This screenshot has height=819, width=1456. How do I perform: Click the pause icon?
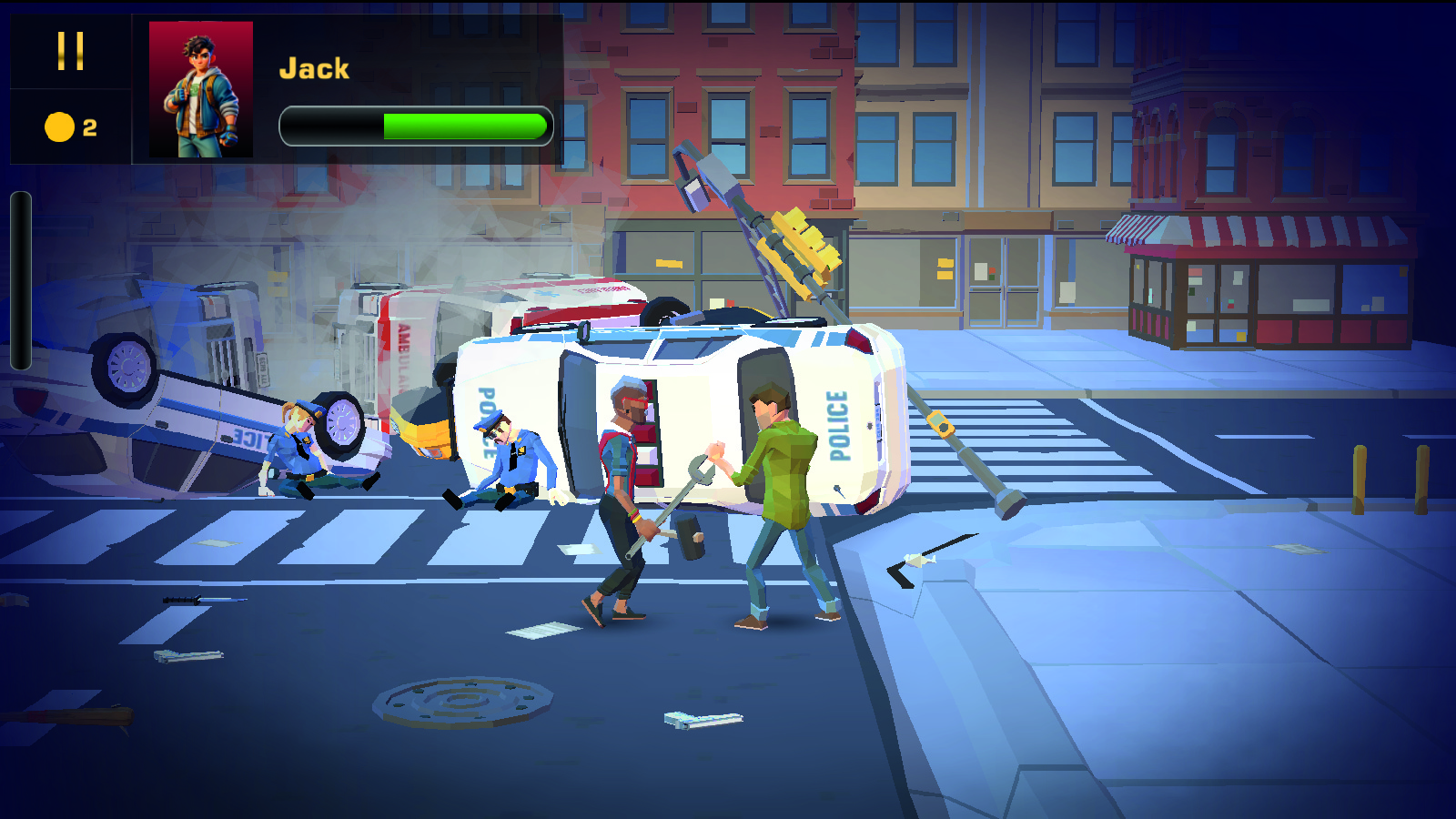tap(71, 52)
